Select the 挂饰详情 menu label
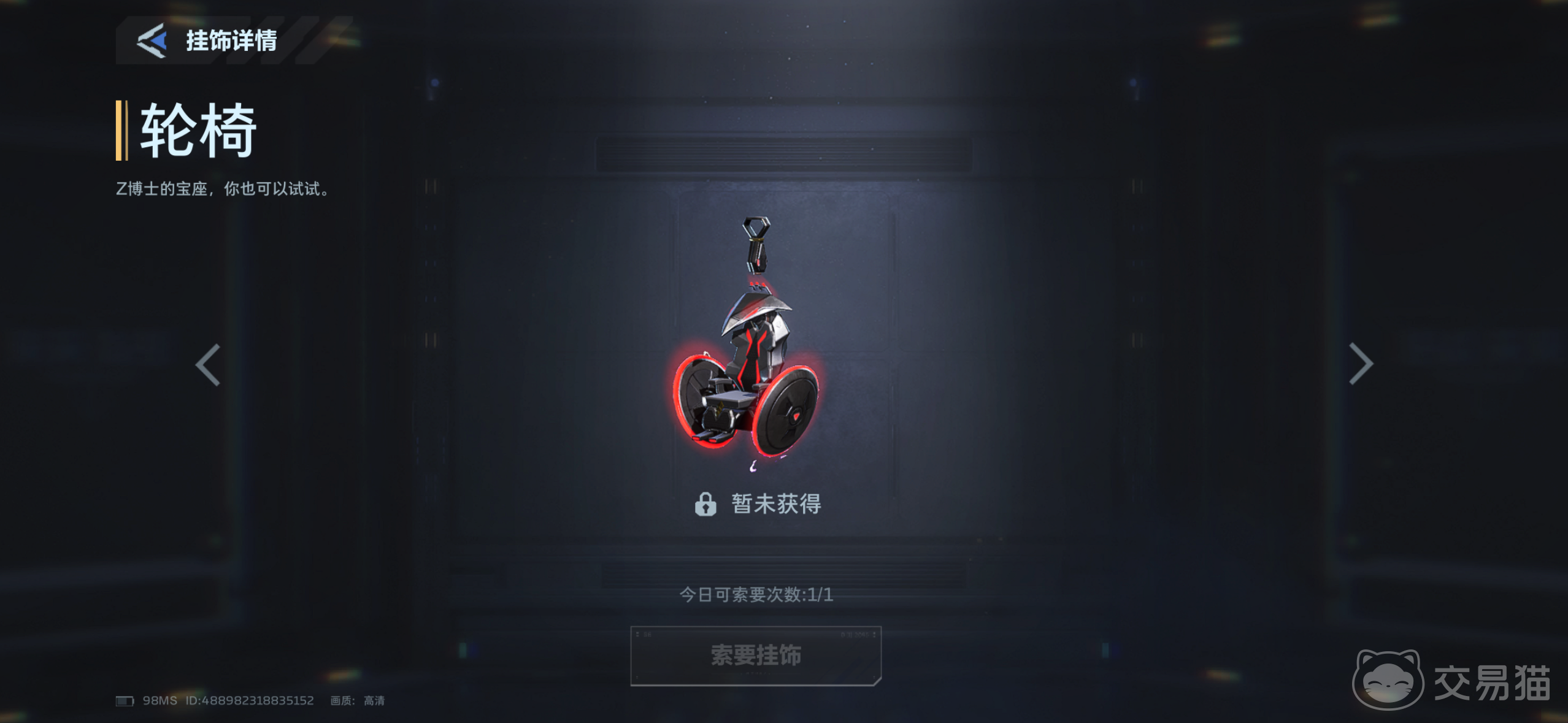Viewport: 1568px width, 723px height. (231, 42)
